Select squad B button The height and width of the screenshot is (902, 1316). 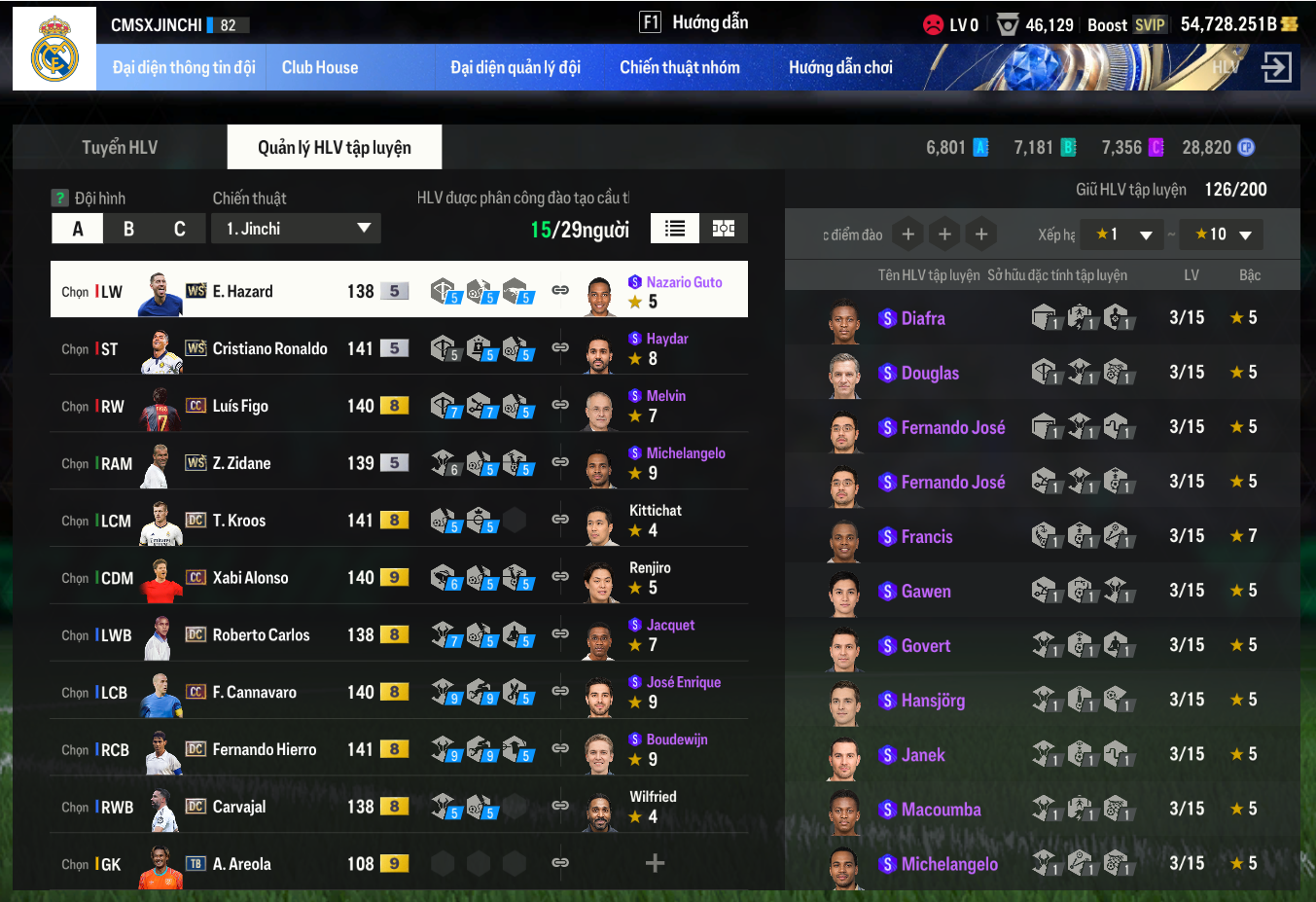coord(128,229)
